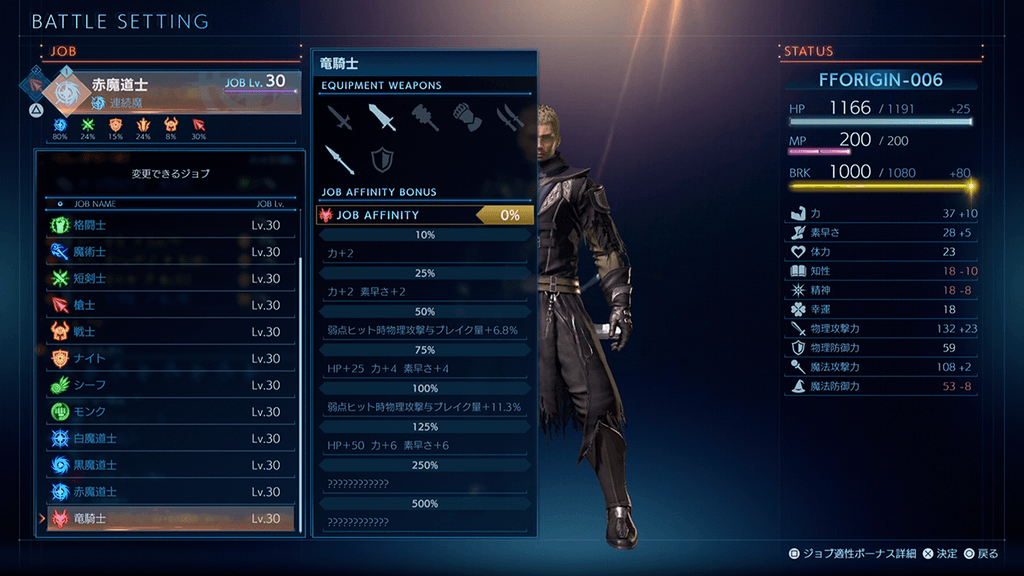Select the 白魔道士 job row

[170, 438]
